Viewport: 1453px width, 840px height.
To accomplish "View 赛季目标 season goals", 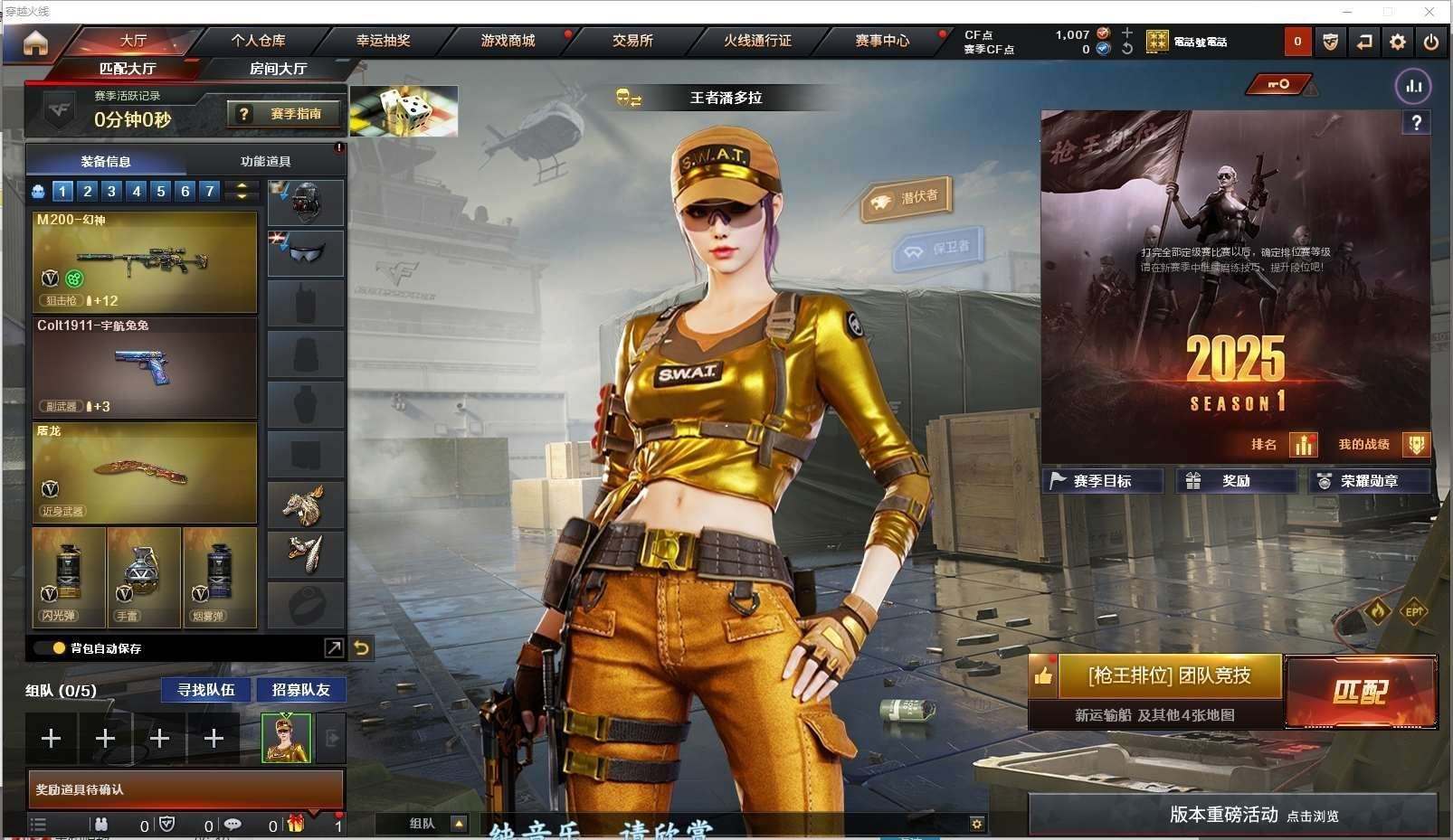I will [1102, 481].
